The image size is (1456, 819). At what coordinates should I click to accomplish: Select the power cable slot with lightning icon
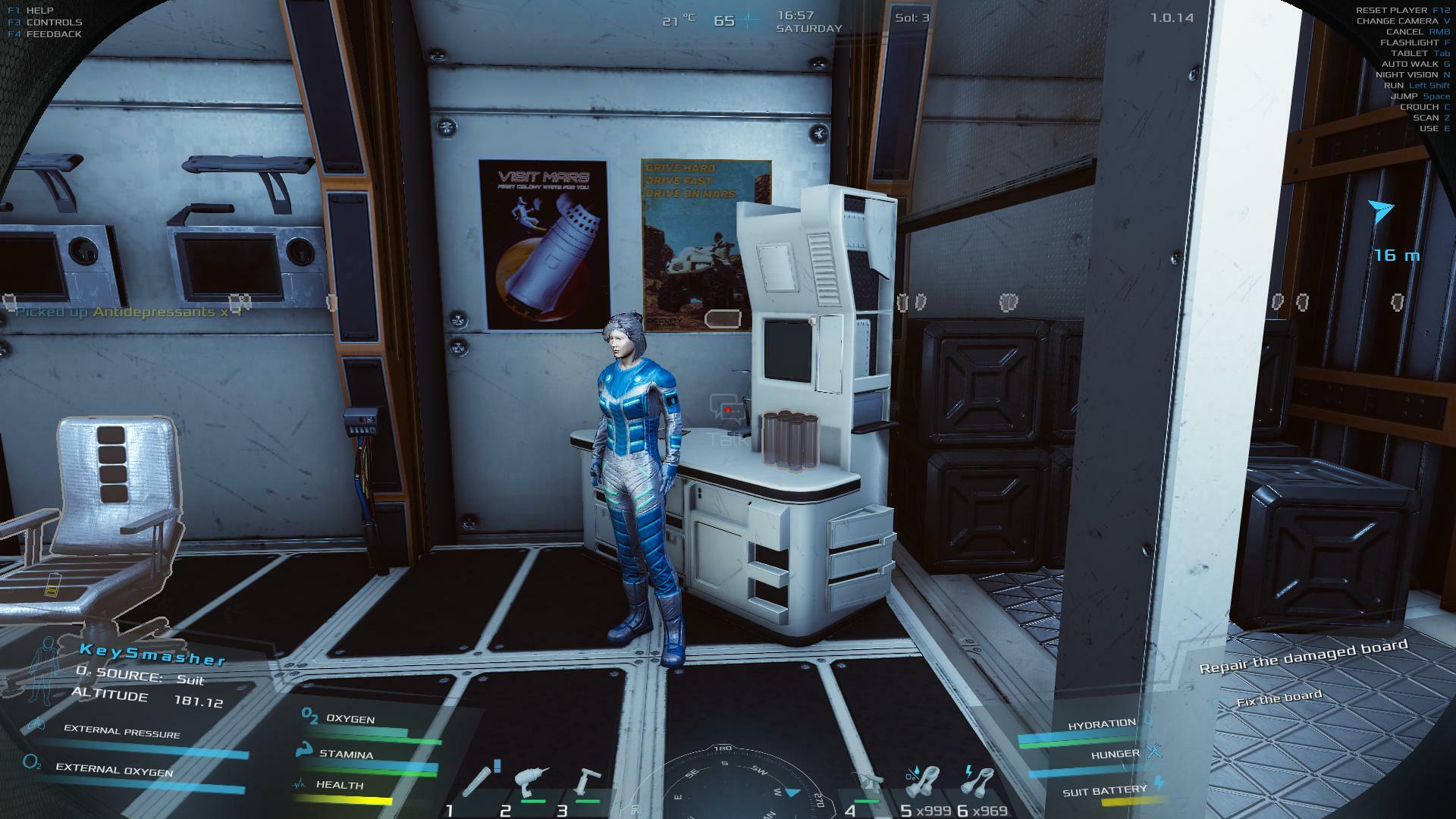pyautogui.click(x=980, y=783)
